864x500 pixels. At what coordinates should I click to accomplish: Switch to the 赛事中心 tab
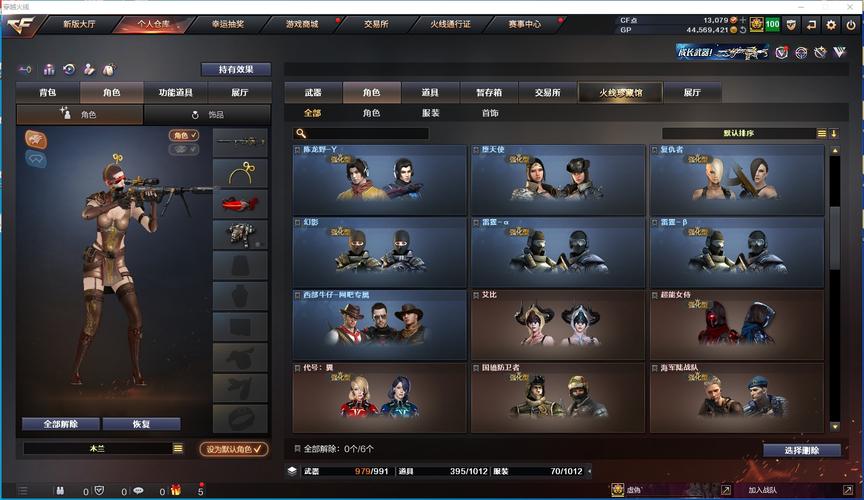(x=524, y=23)
